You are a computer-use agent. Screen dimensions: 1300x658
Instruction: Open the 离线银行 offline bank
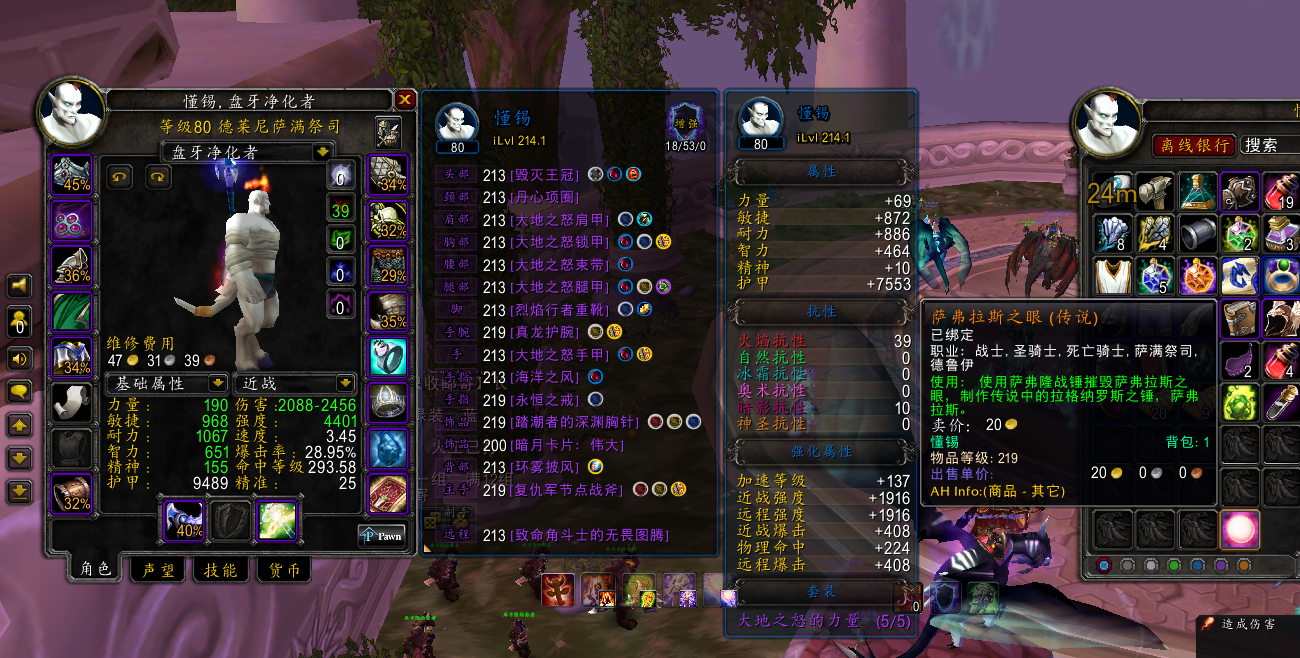(x=1195, y=145)
